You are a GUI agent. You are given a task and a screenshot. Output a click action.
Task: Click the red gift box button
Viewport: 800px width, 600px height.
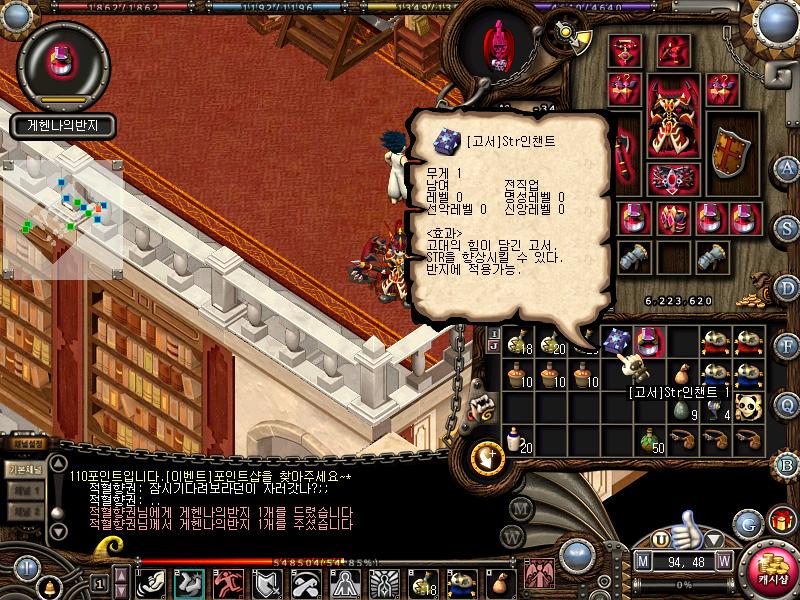click(x=781, y=522)
